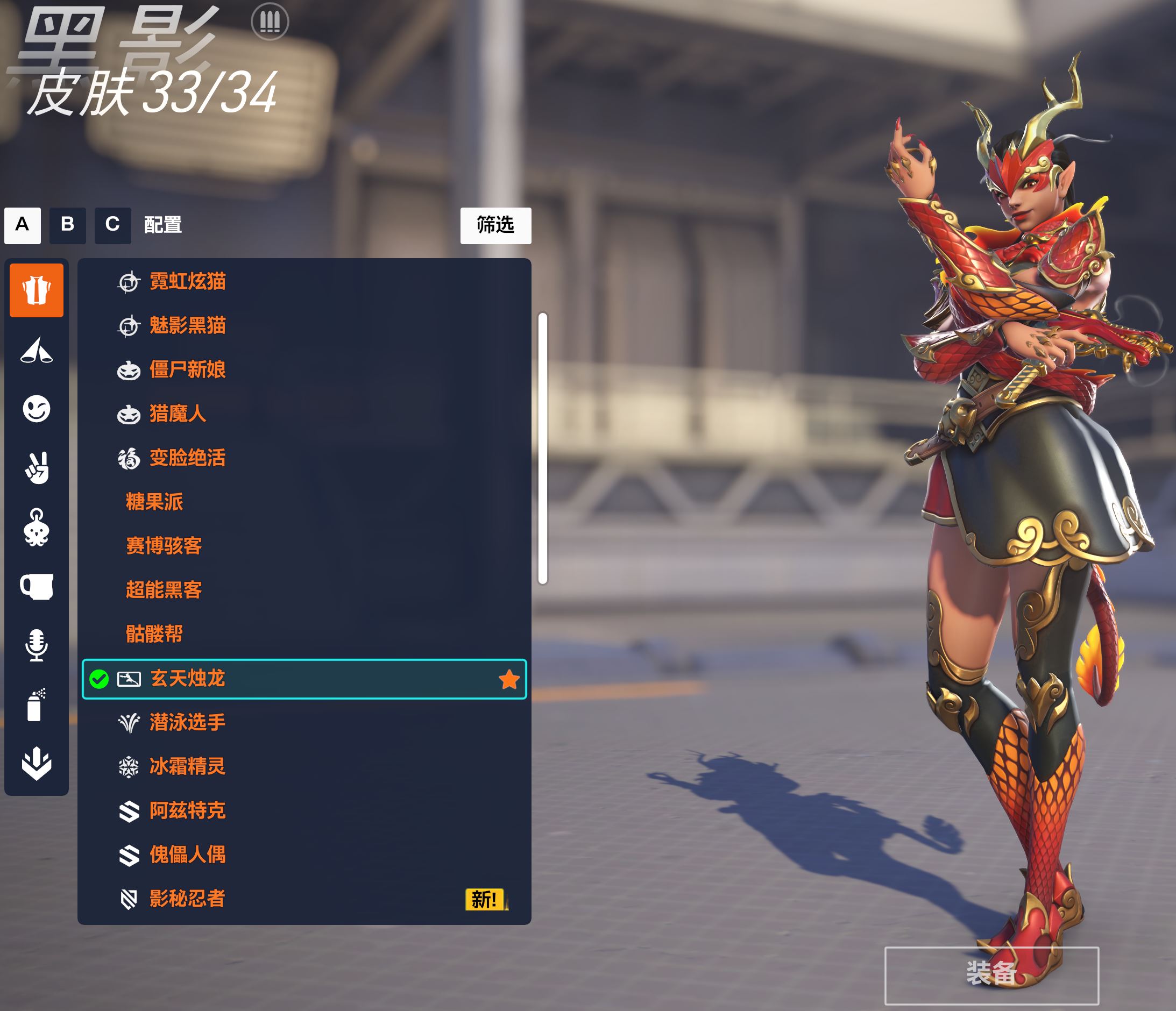Equip the skin with 装备 button
The height and width of the screenshot is (1011, 1176).
click(x=991, y=974)
